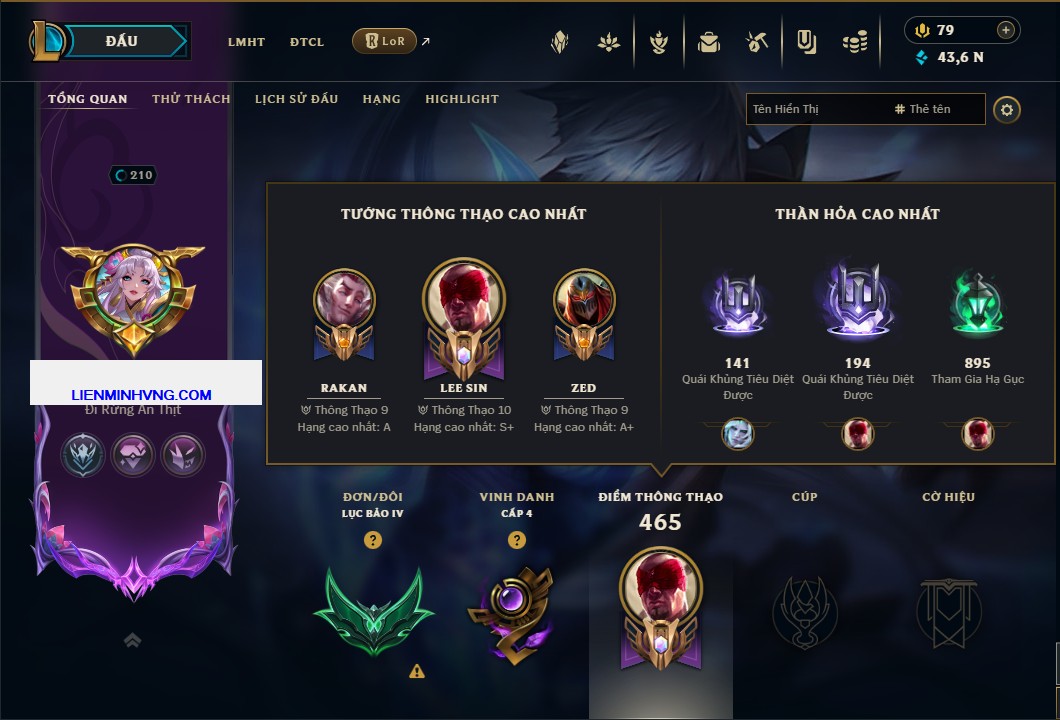
Task: Open profile settings gear icon
Action: click(1007, 109)
